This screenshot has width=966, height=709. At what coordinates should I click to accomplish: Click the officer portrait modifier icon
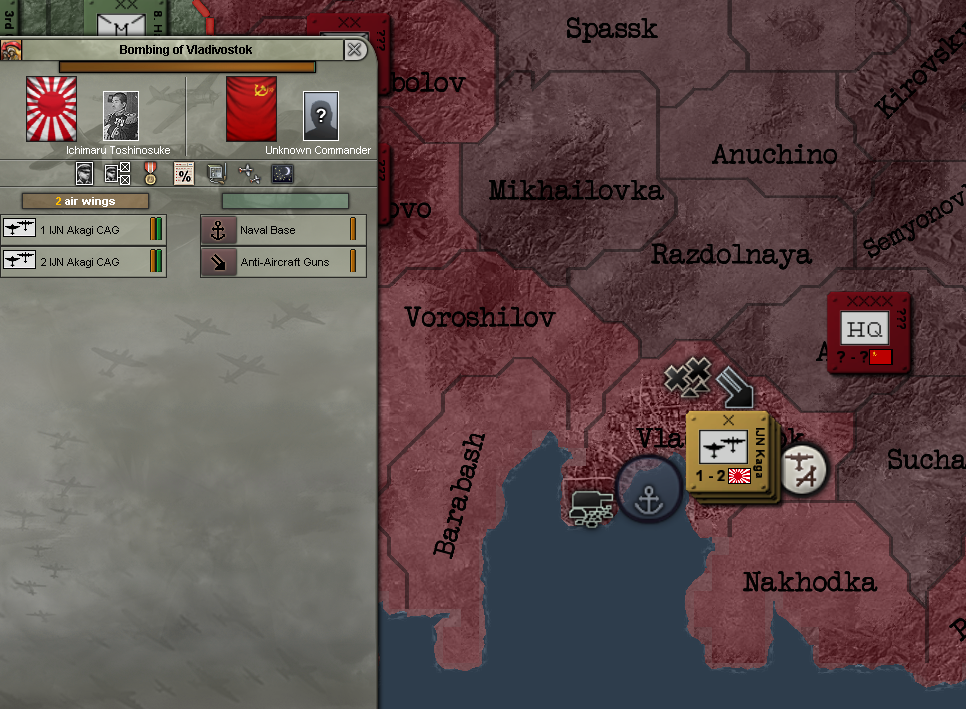(x=86, y=174)
